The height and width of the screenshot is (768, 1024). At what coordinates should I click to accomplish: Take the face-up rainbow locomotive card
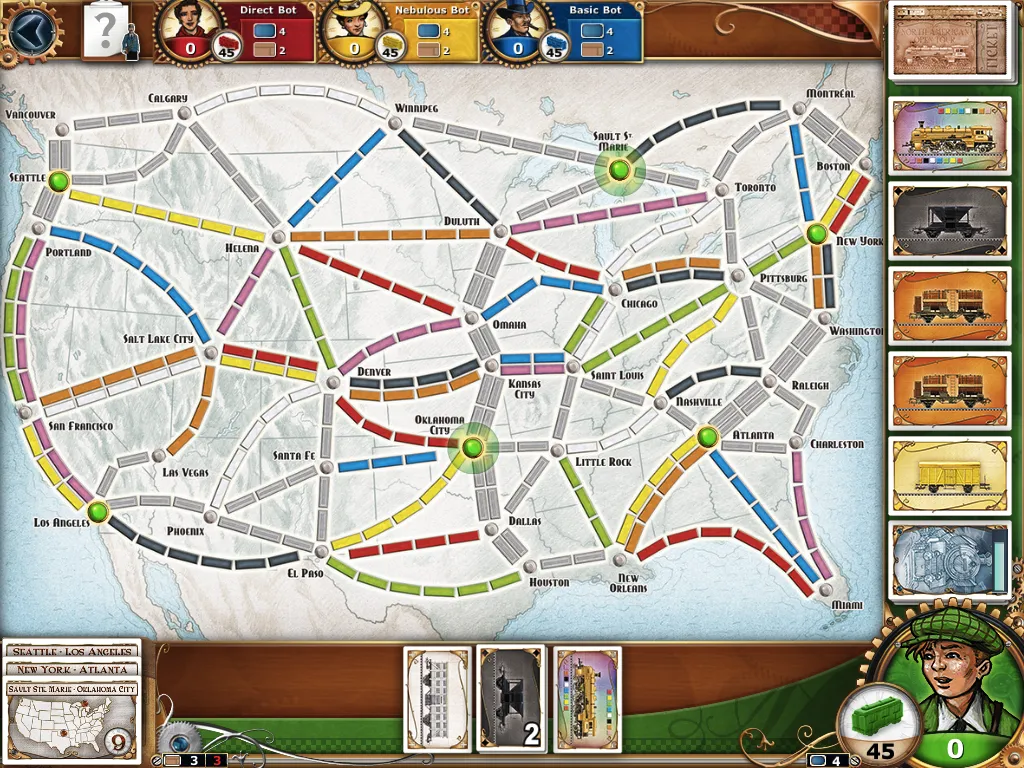[949, 138]
